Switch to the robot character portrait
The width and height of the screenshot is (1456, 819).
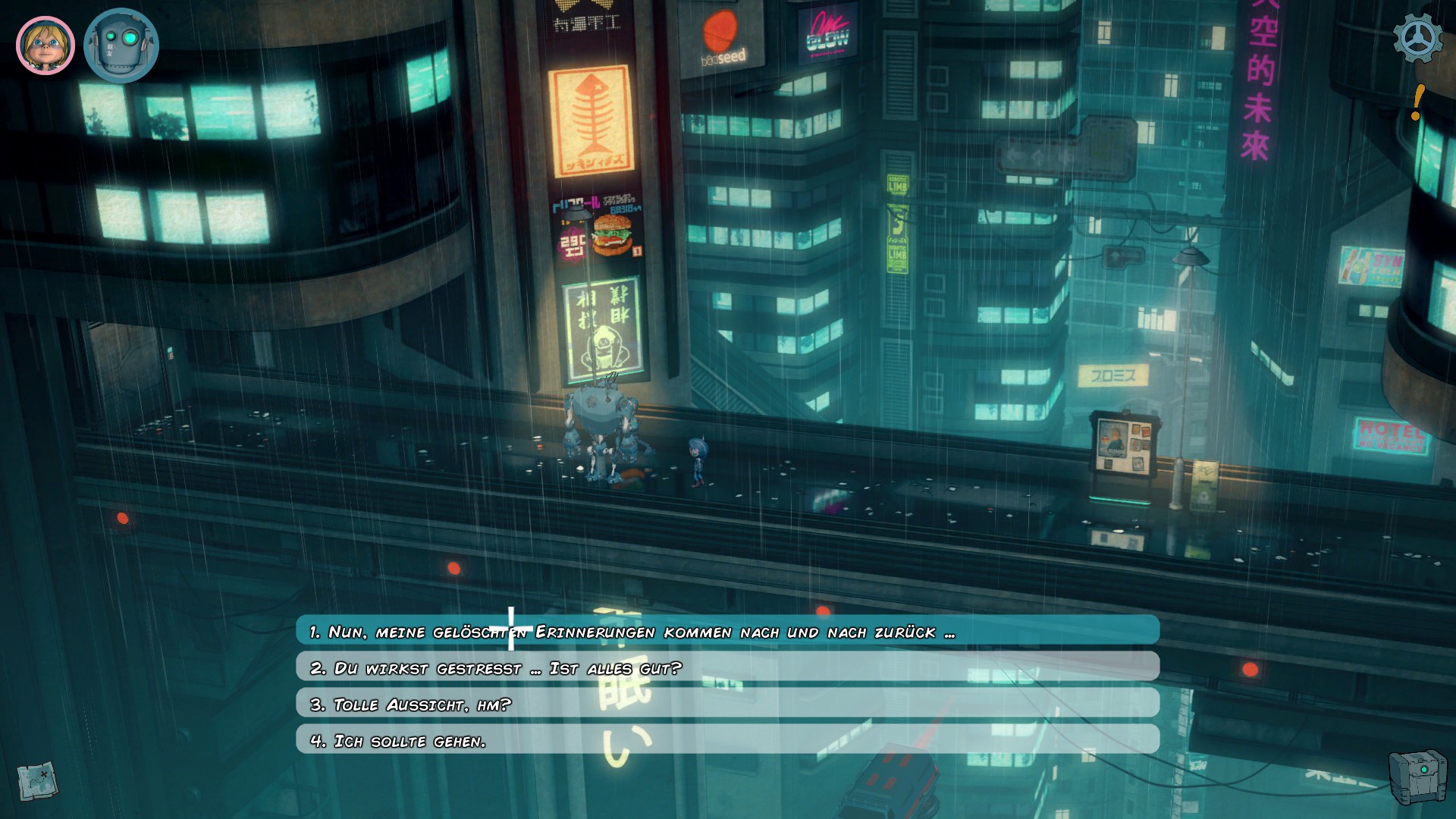pyautogui.click(x=121, y=45)
